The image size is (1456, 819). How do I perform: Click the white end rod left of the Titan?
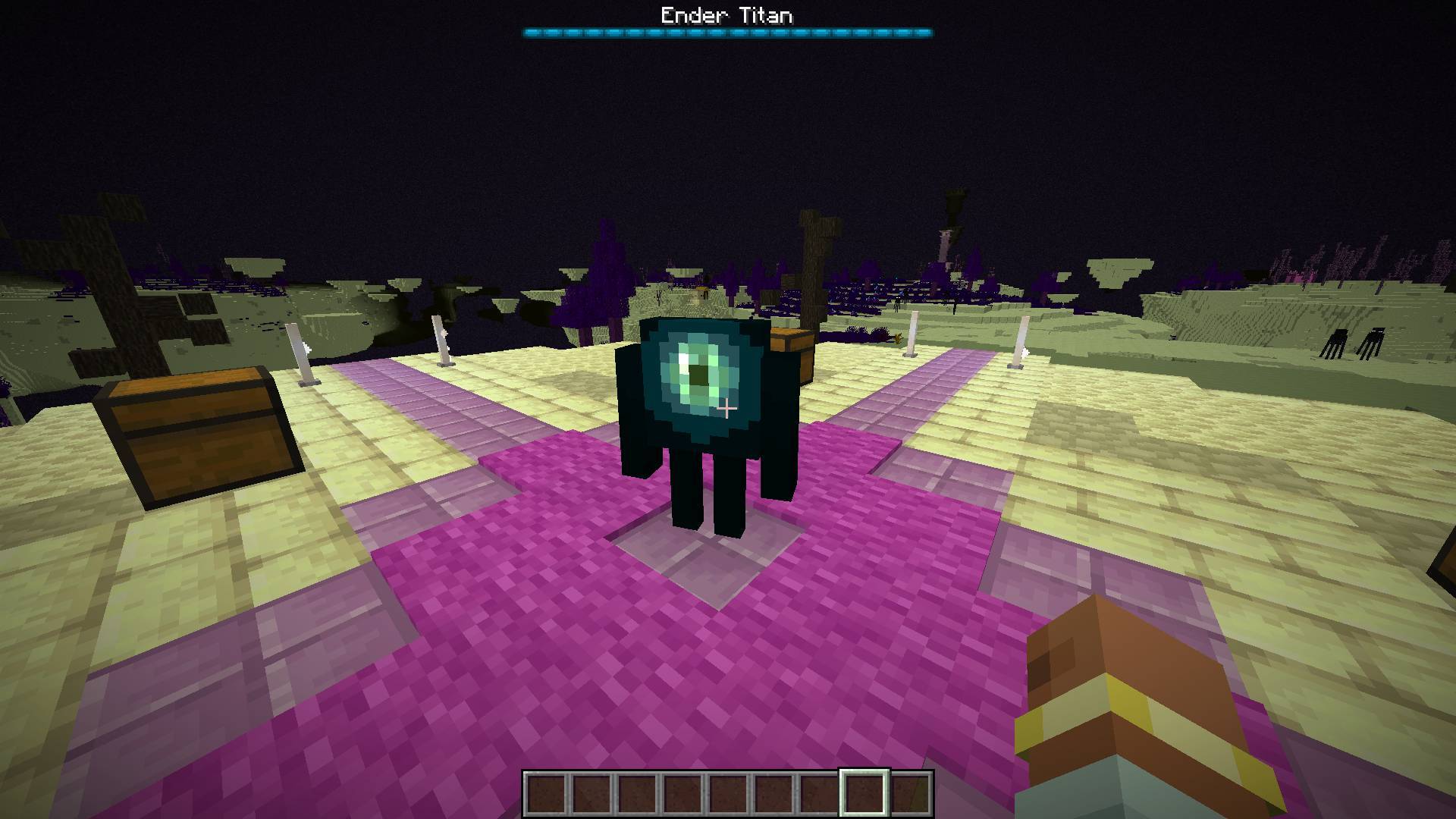(442, 341)
